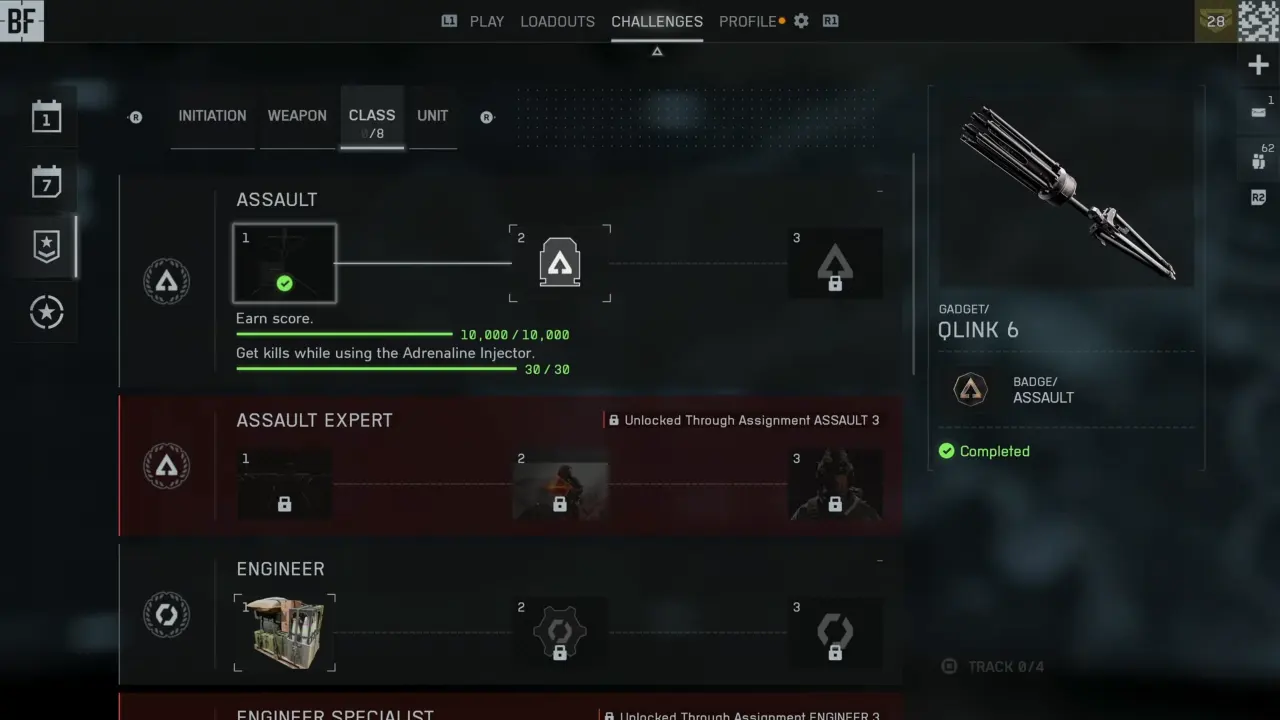1280x720 pixels.
Task: Open the Profile menu
Action: [x=747, y=21]
